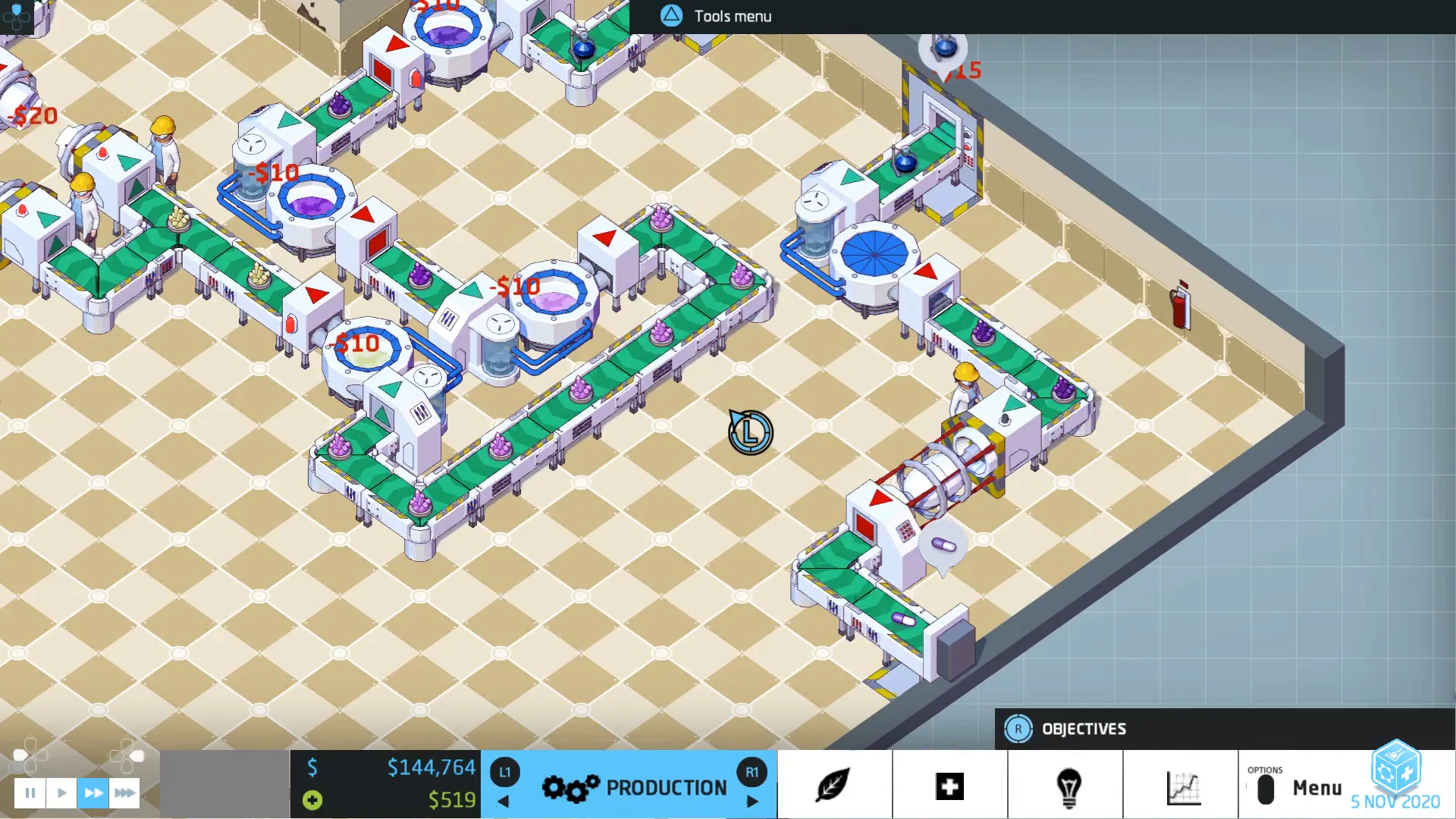Click the L rotate indicator in the factory
The width and height of the screenshot is (1456, 819).
pos(749,433)
